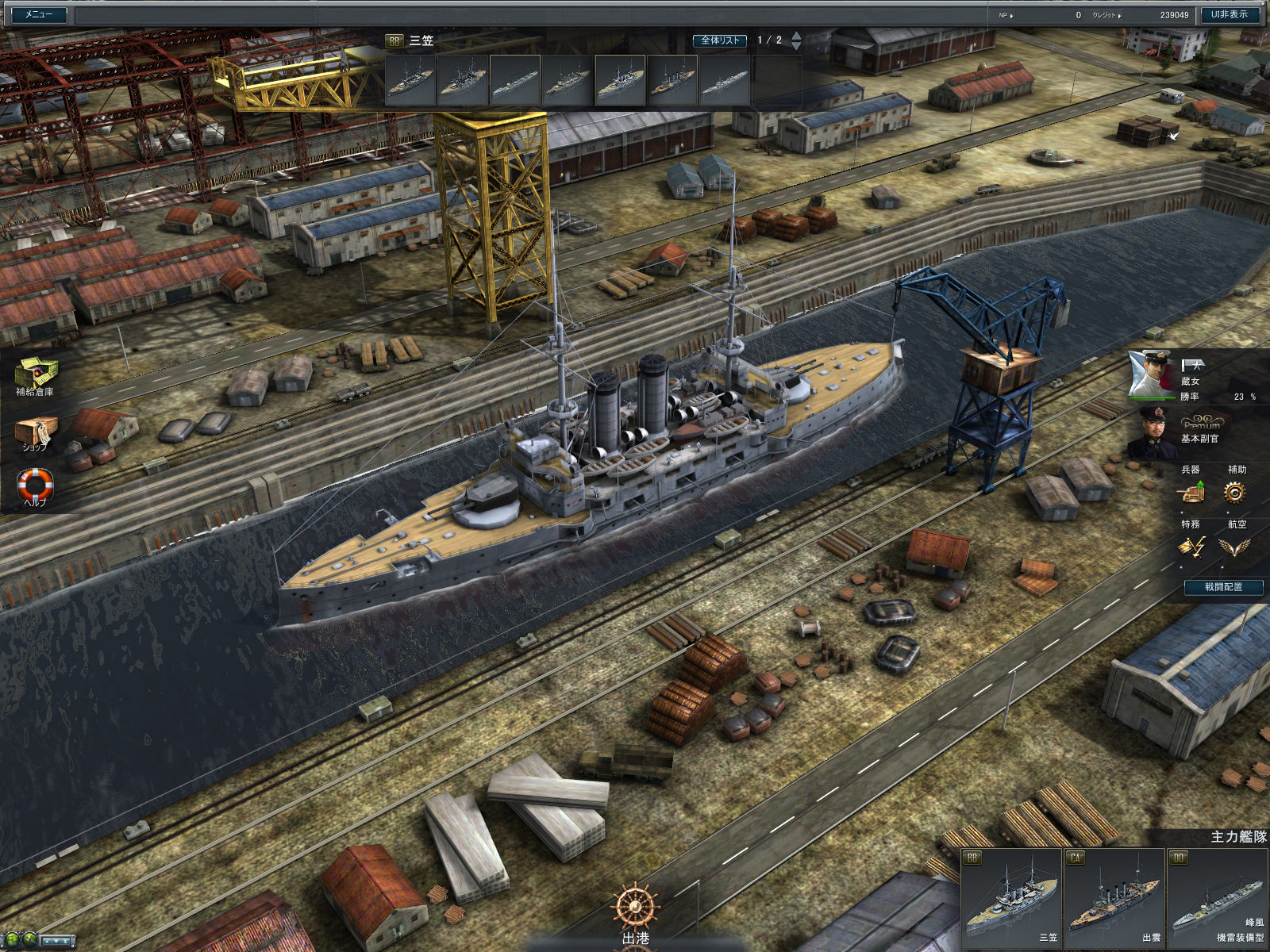The height and width of the screenshot is (952, 1270).
Task: Choose the last ship thumbnail in the top list
Action: pyautogui.click(x=724, y=80)
